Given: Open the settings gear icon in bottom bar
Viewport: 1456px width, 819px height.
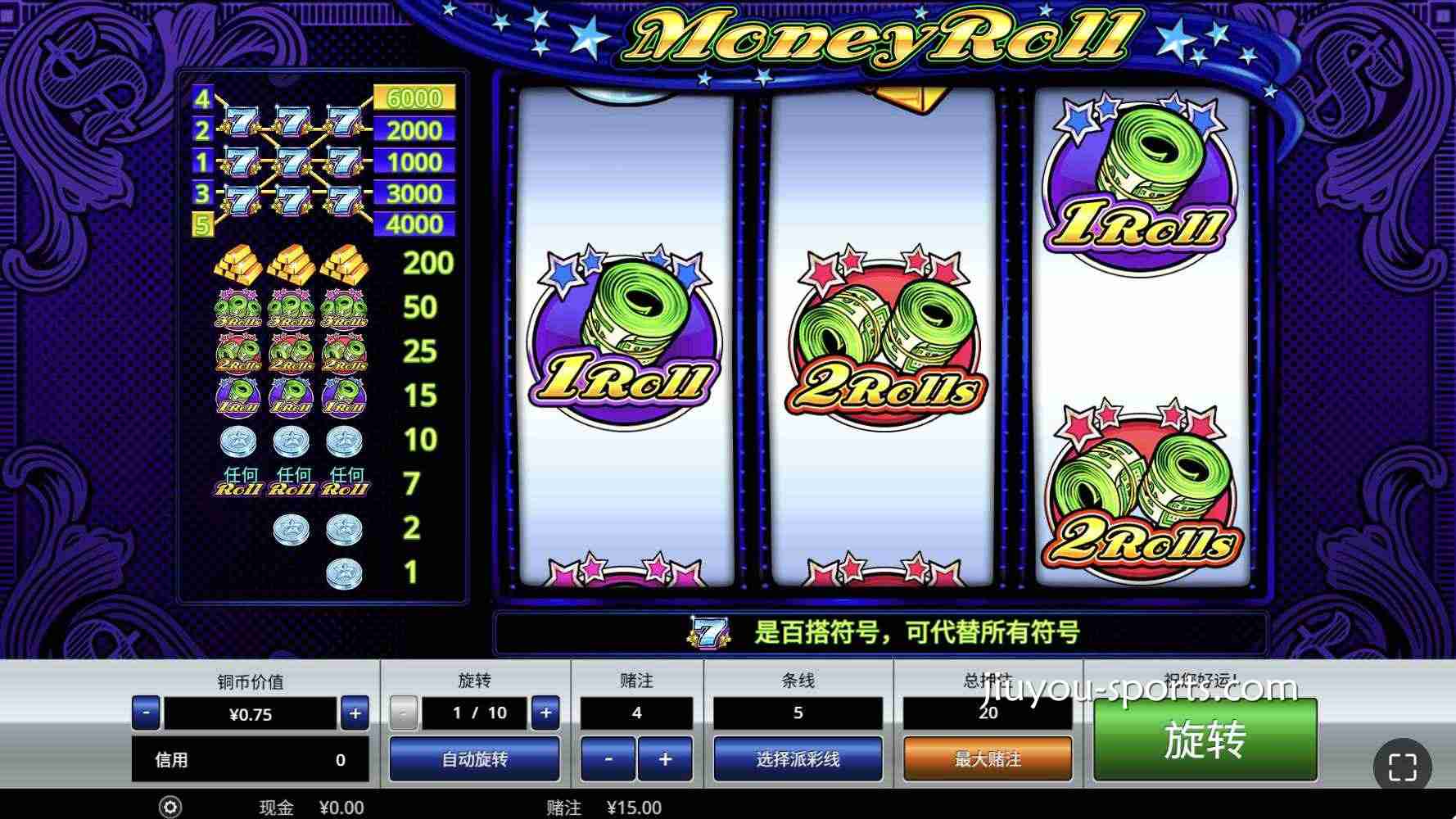Looking at the screenshot, I should coord(170,808).
